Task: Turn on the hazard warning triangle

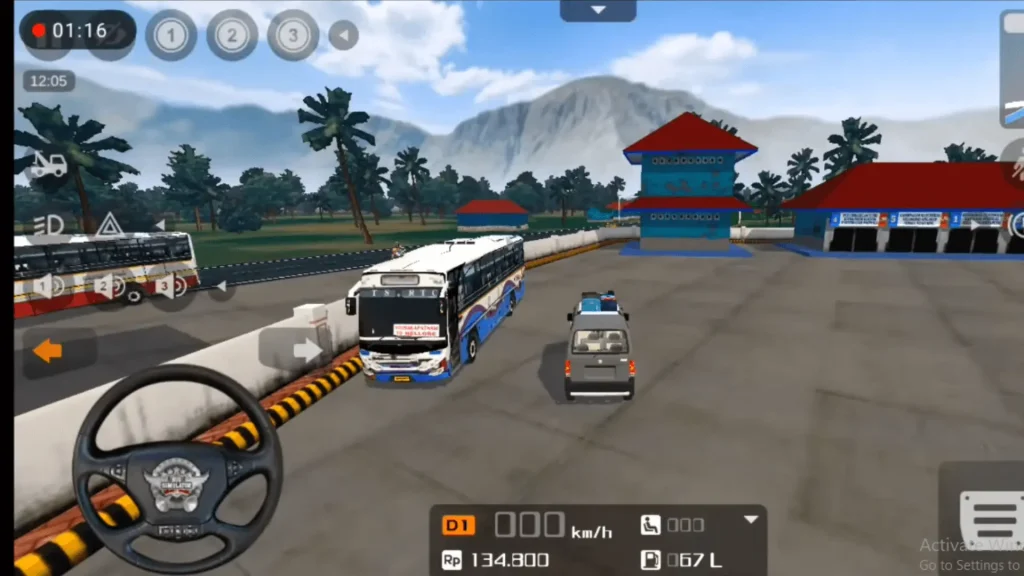Action: pyautogui.click(x=110, y=225)
